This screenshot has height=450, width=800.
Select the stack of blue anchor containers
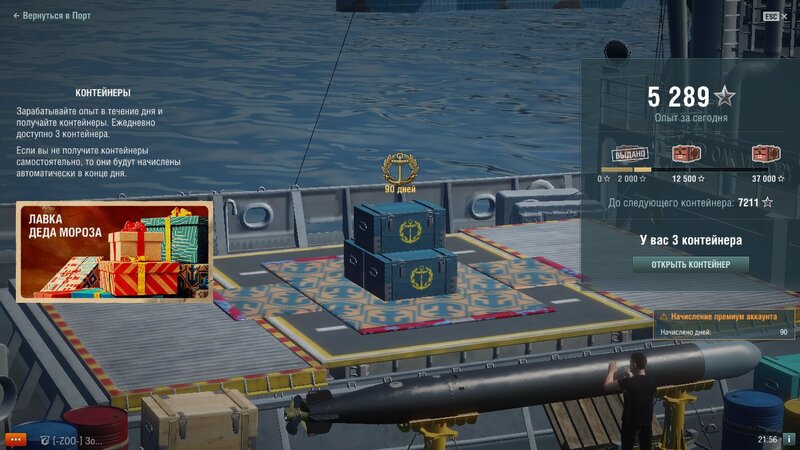[x=399, y=249]
